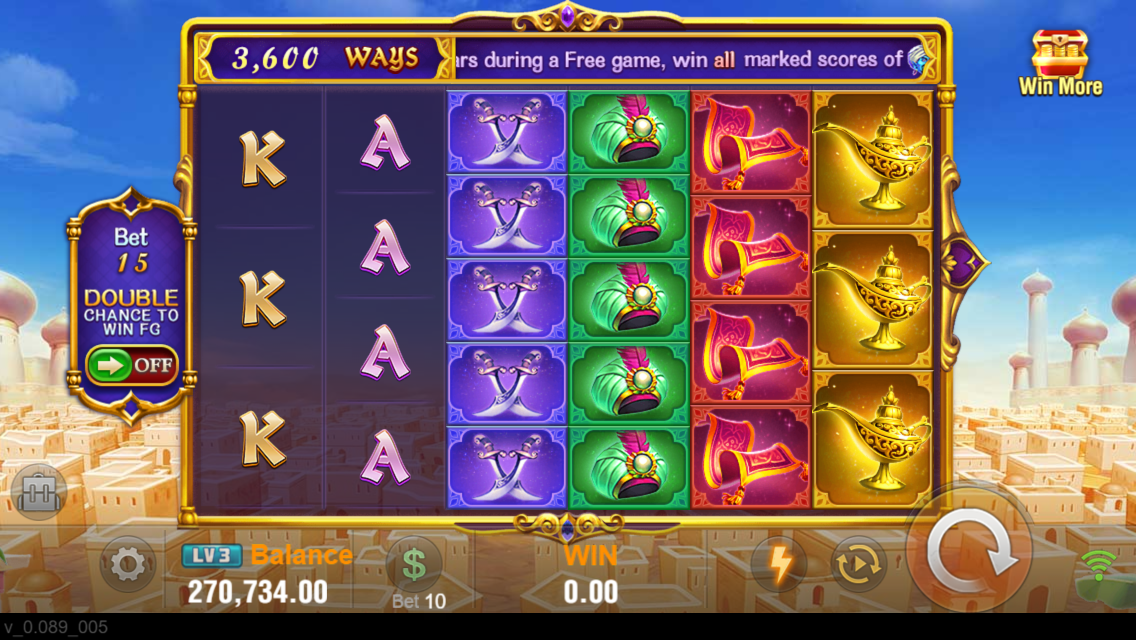Check the green Wi-Fi connection icon

pyautogui.click(x=1098, y=566)
